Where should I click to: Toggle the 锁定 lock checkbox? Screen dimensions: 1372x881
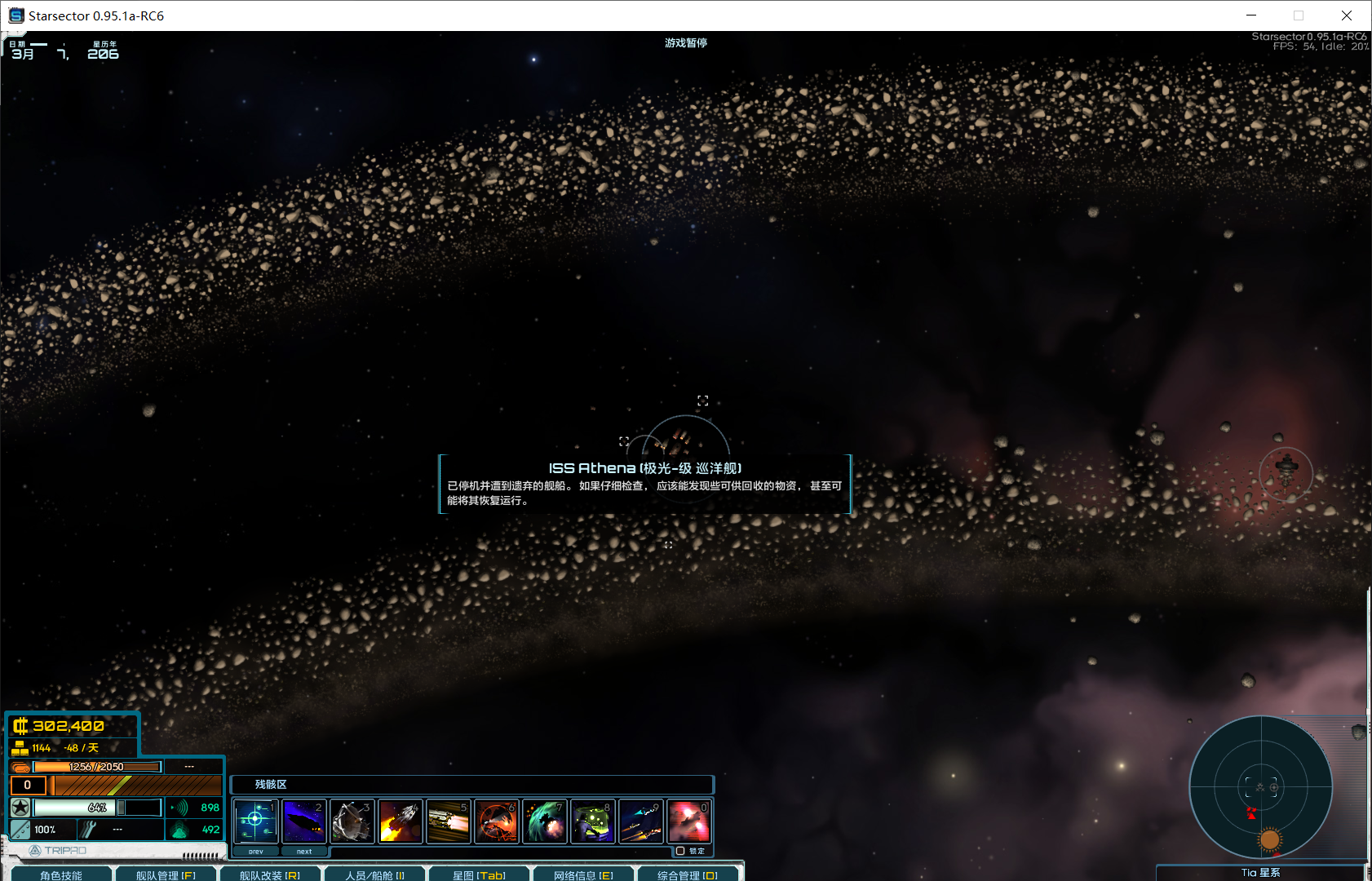click(681, 851)
